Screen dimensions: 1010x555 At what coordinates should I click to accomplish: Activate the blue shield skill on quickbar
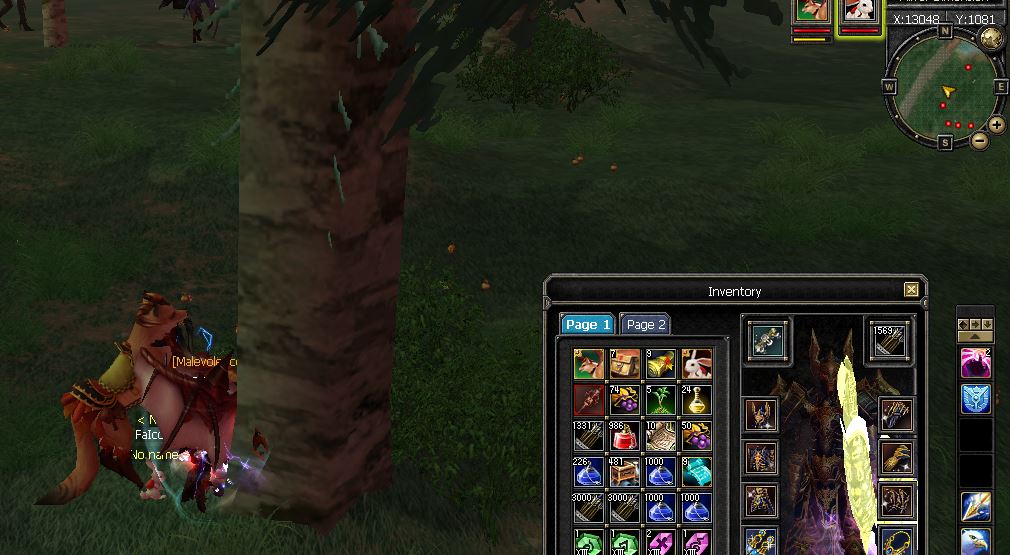tap(976, 399)
